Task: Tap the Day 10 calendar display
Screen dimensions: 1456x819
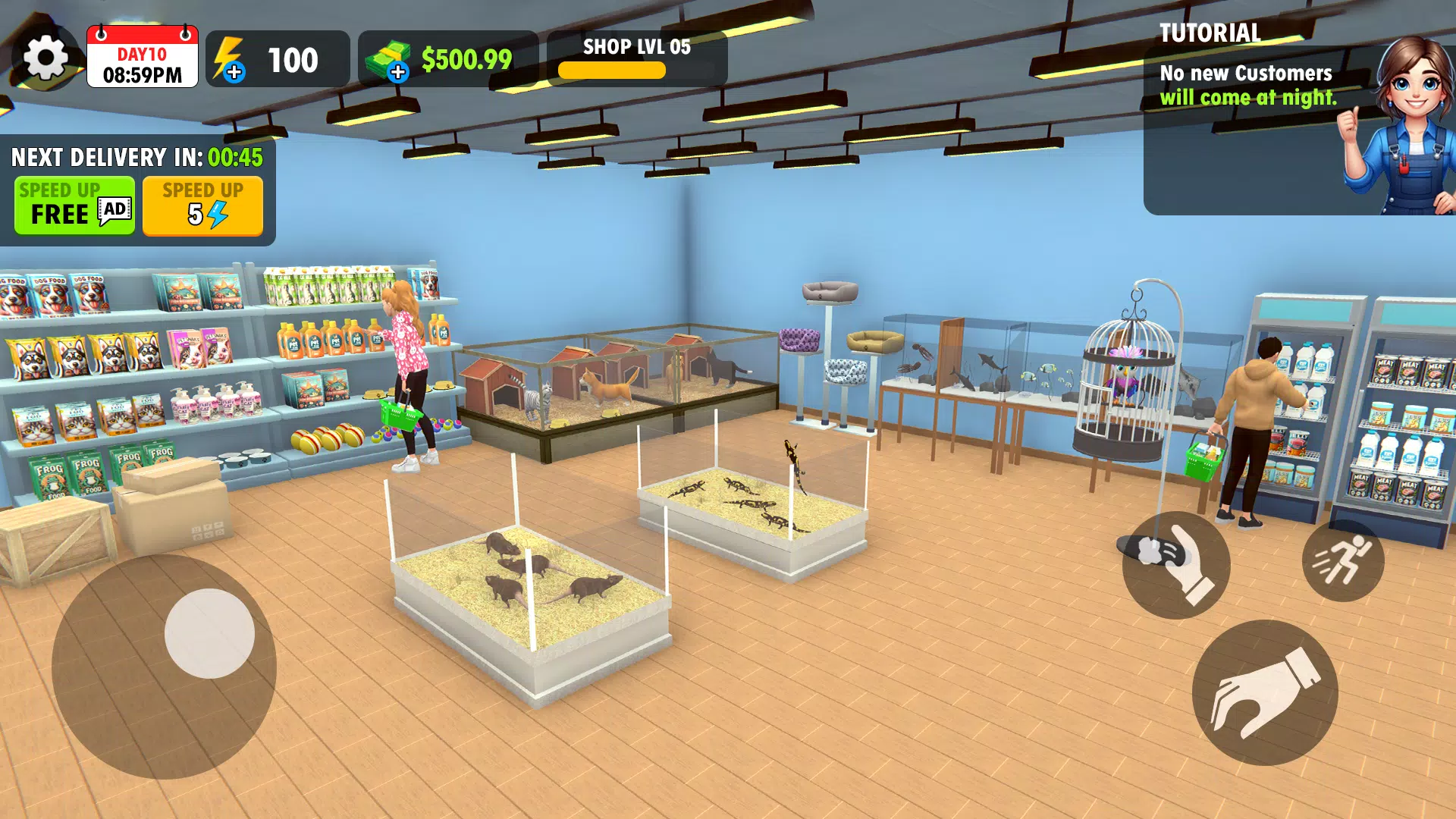Action: 142,58
